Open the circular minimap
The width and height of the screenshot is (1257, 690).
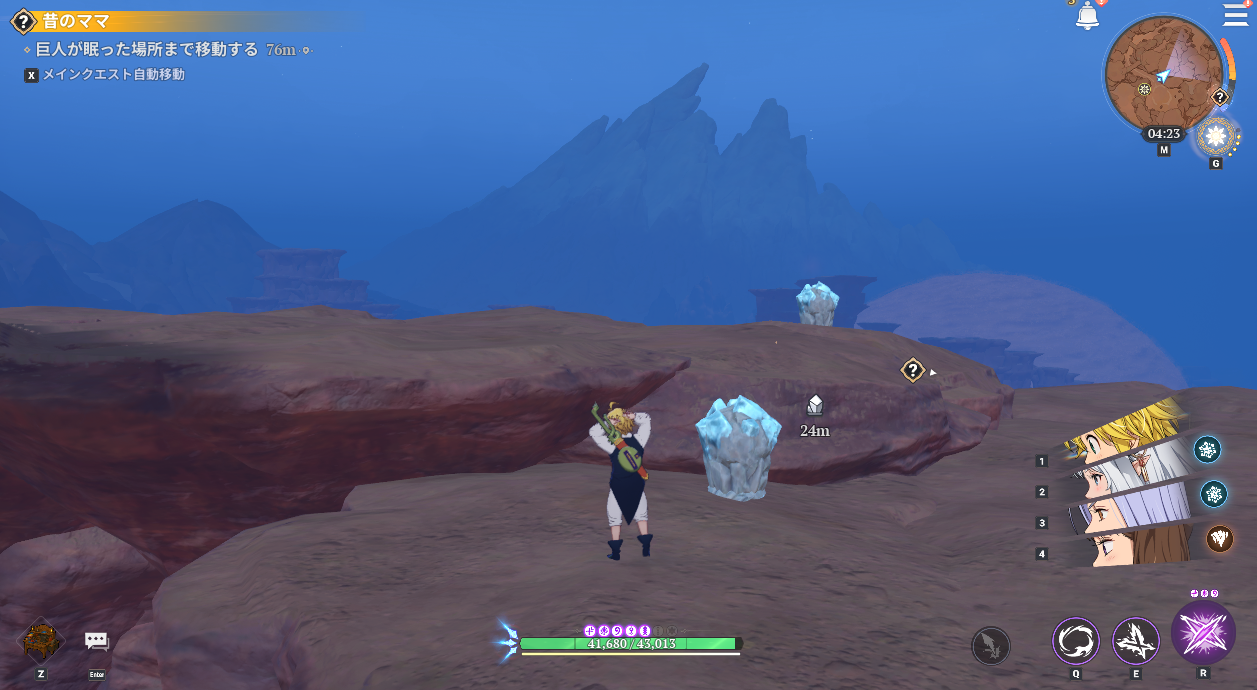(x=1164, y=76)
